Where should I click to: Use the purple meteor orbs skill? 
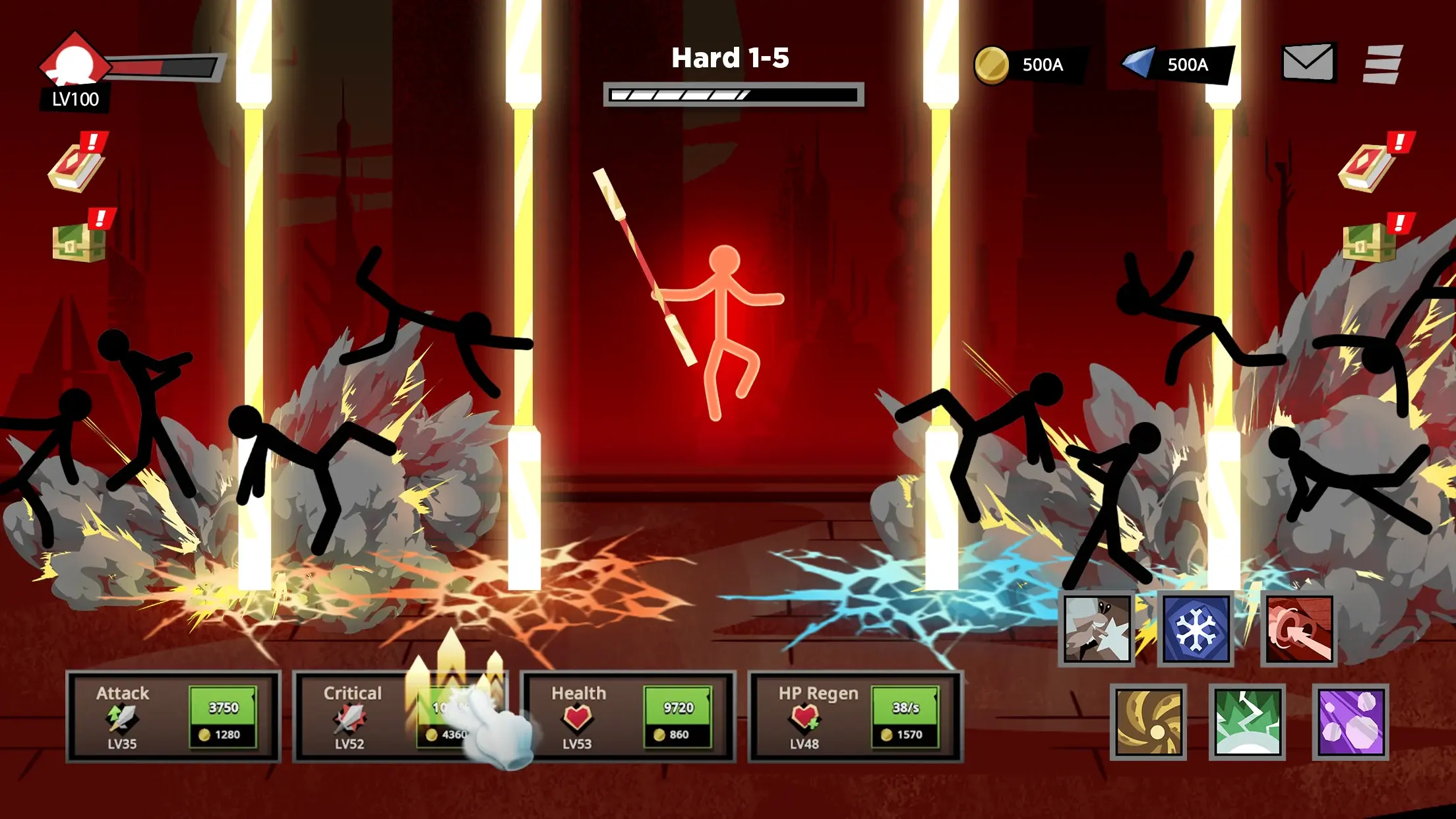[x=1350, y=721]
